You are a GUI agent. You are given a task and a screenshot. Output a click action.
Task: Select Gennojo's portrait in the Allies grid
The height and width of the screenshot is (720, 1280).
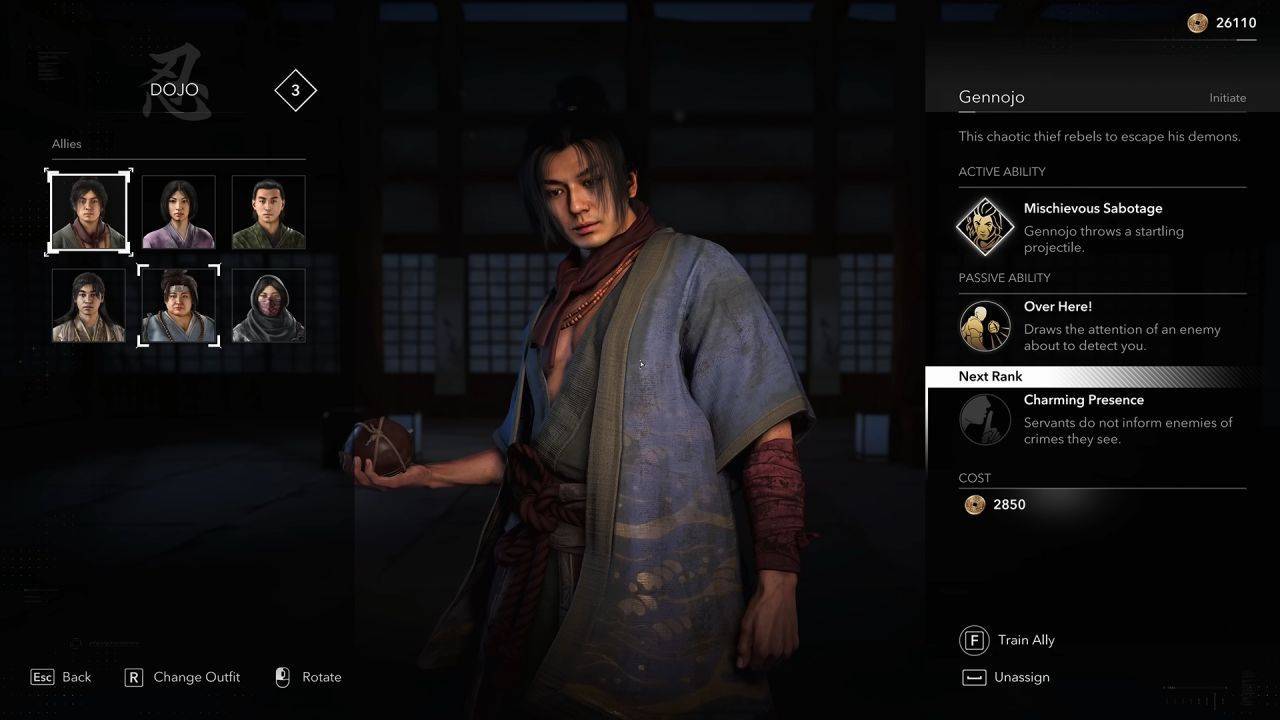89,212
